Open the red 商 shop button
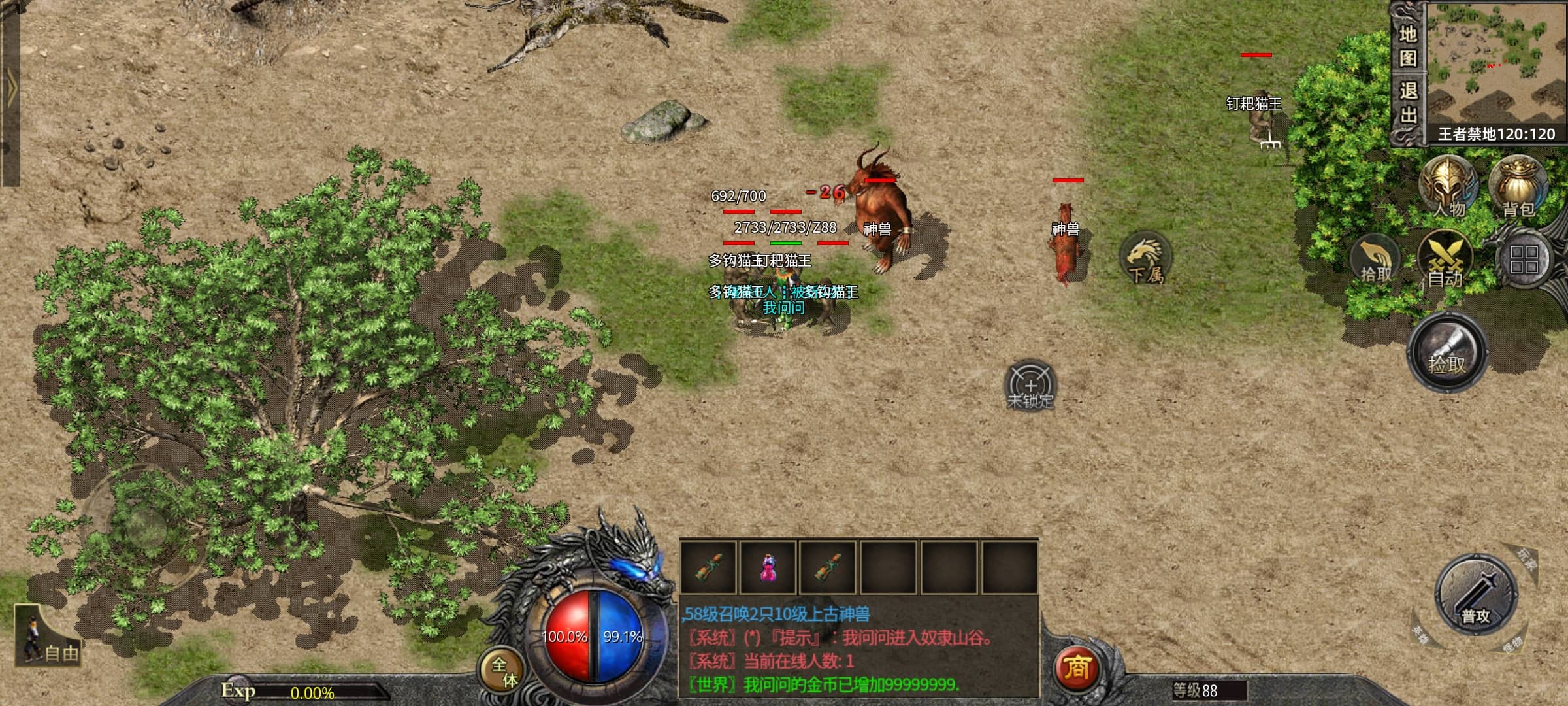 [x=1077, y=667]
